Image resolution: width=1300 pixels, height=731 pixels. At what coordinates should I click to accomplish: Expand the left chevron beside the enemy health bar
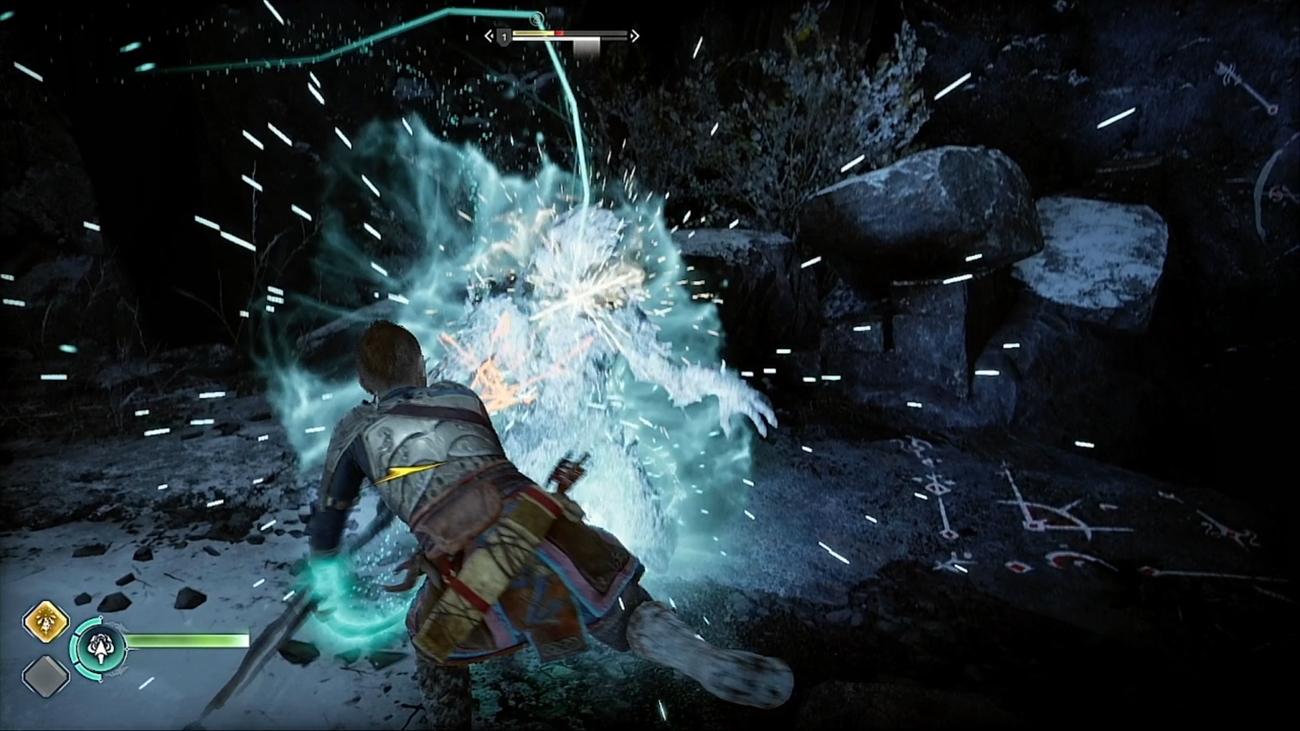tap(488, 34)
